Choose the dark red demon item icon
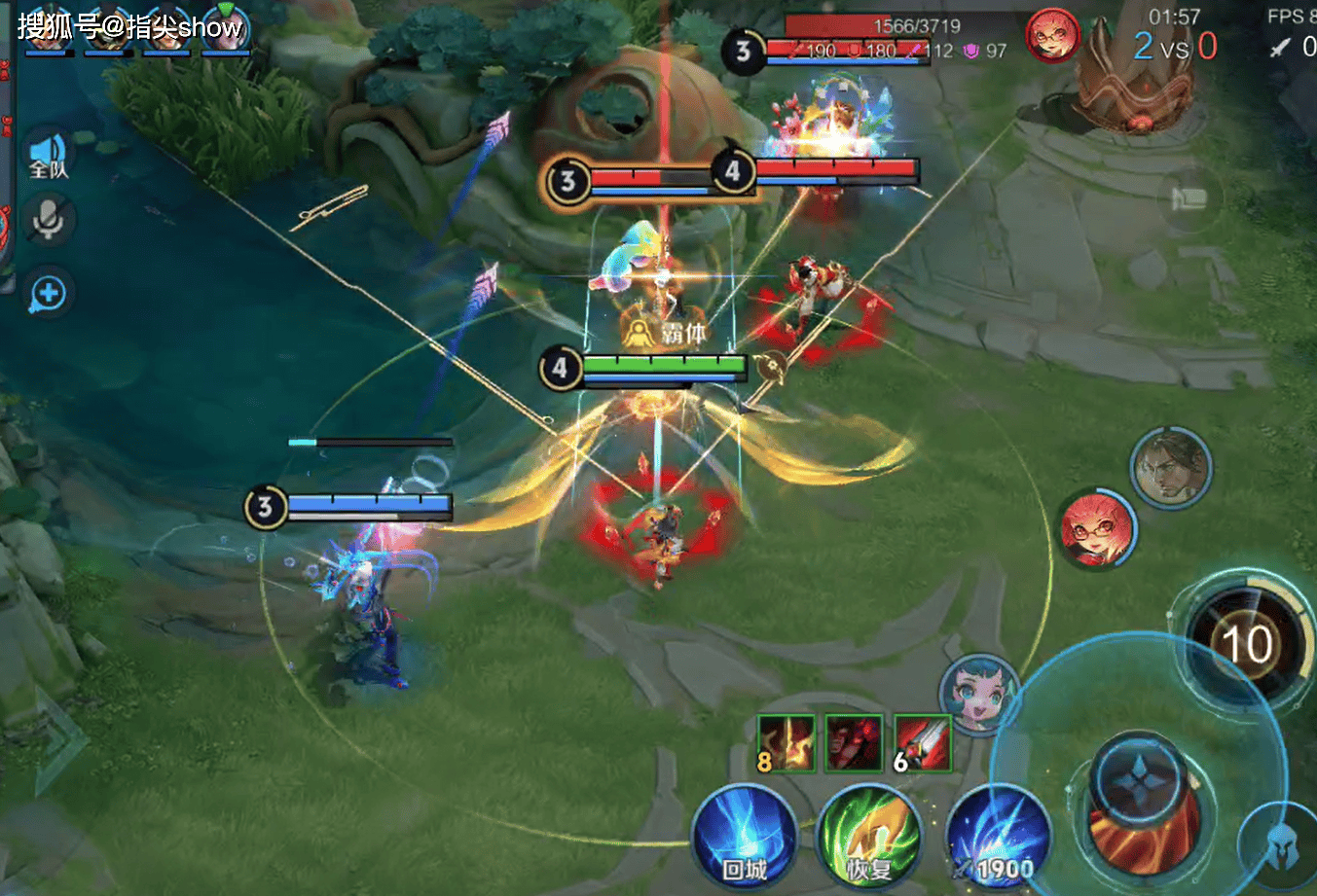1317x896 pixels. [x=854, y=743]
